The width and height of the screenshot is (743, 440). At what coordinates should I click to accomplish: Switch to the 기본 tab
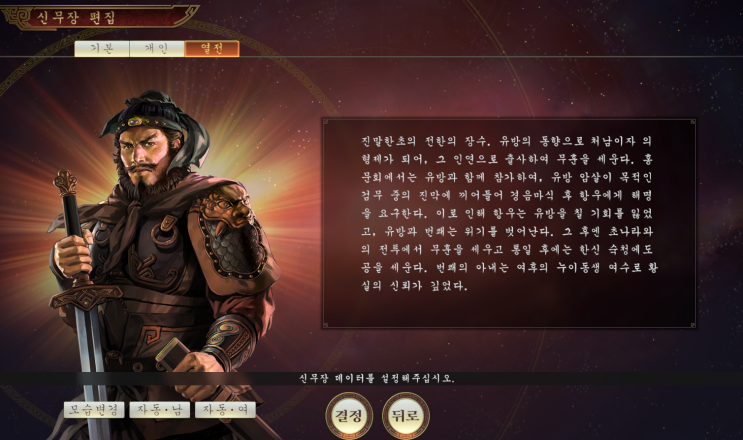click(x=101, y=48)
